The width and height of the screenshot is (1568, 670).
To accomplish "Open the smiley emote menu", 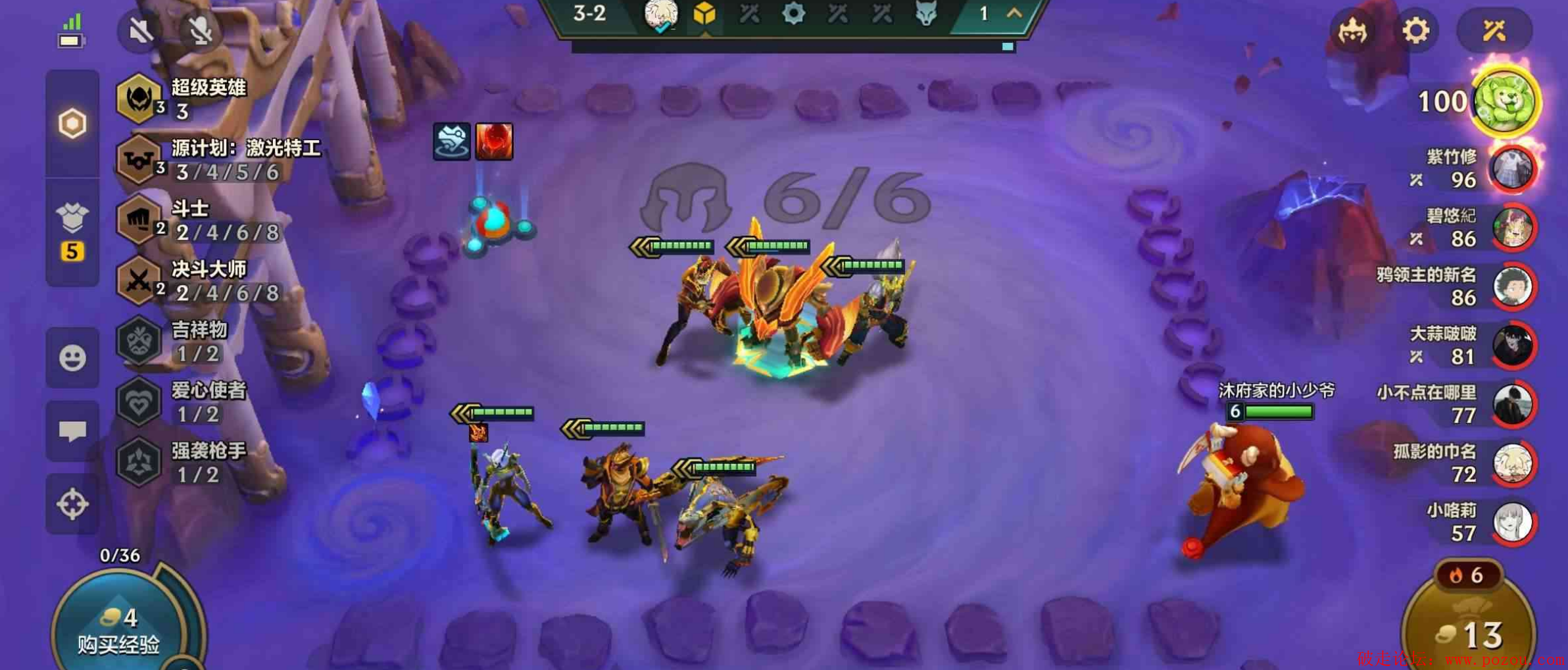I will (x=72, y=358).
